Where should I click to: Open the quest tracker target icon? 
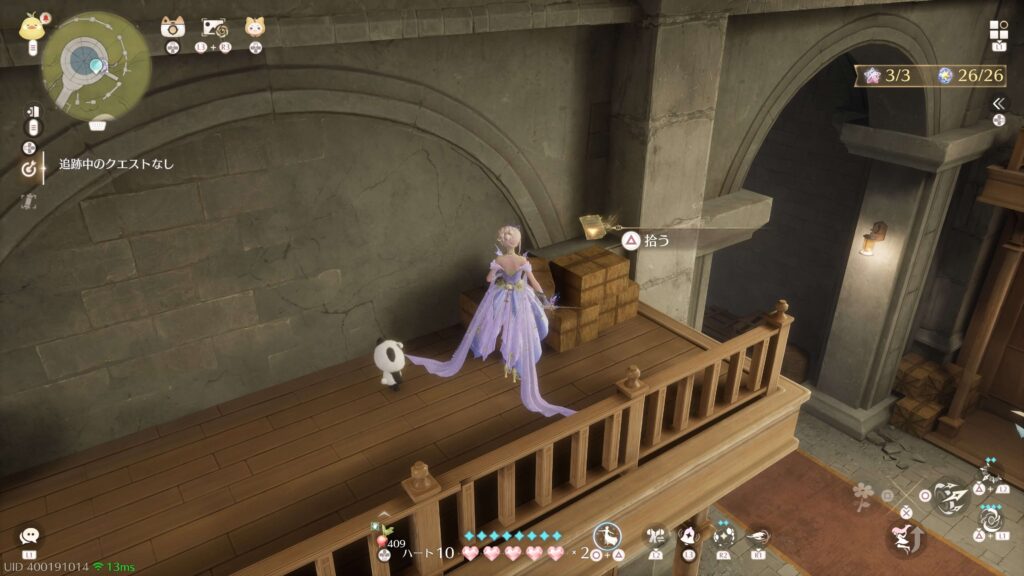pos(29,168)
